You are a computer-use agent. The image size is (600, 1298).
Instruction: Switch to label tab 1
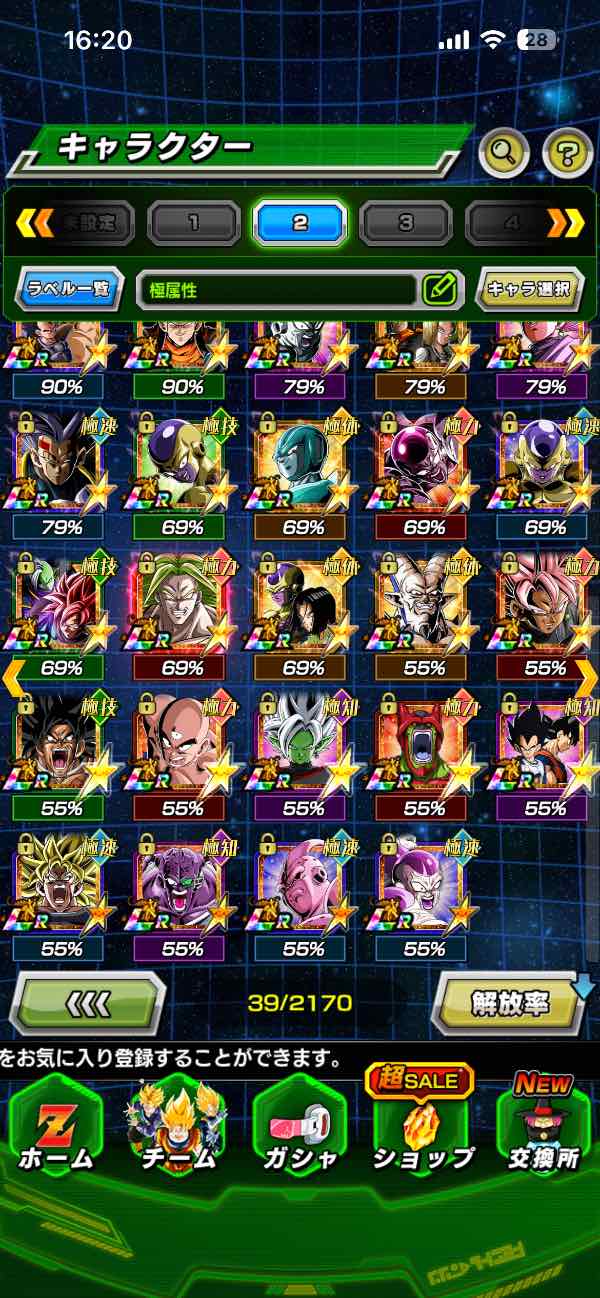point(193,223)
